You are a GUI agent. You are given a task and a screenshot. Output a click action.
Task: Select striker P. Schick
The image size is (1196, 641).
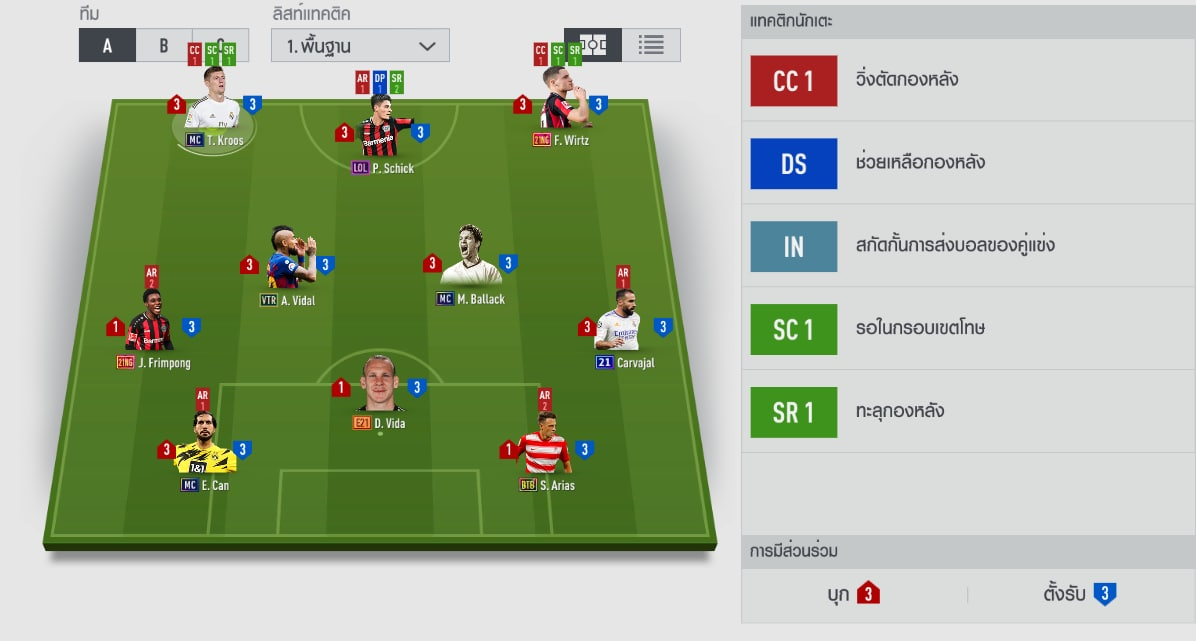tap(383, 130)
